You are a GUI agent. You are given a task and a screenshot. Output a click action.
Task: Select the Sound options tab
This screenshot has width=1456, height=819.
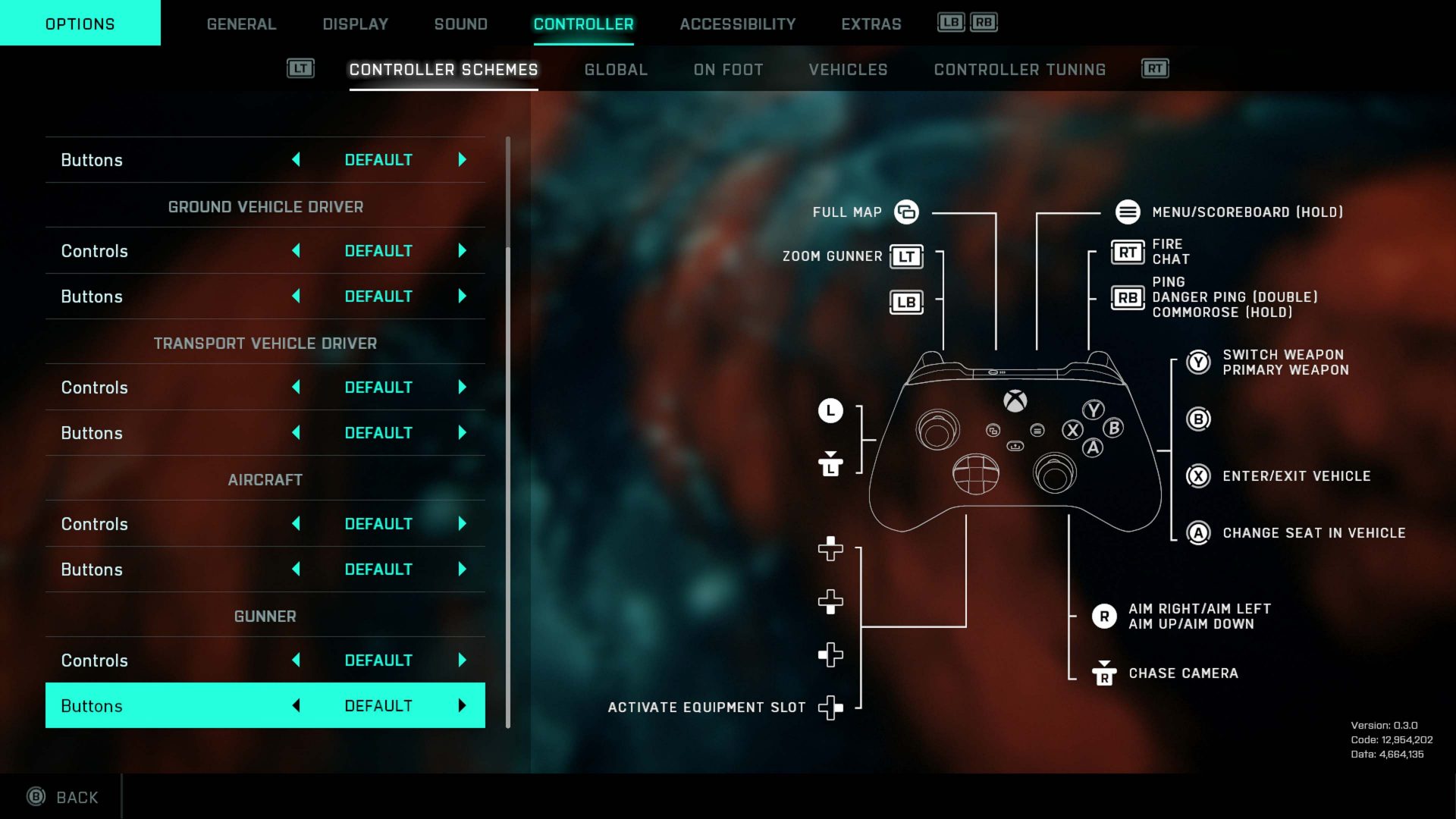[460, 24]
